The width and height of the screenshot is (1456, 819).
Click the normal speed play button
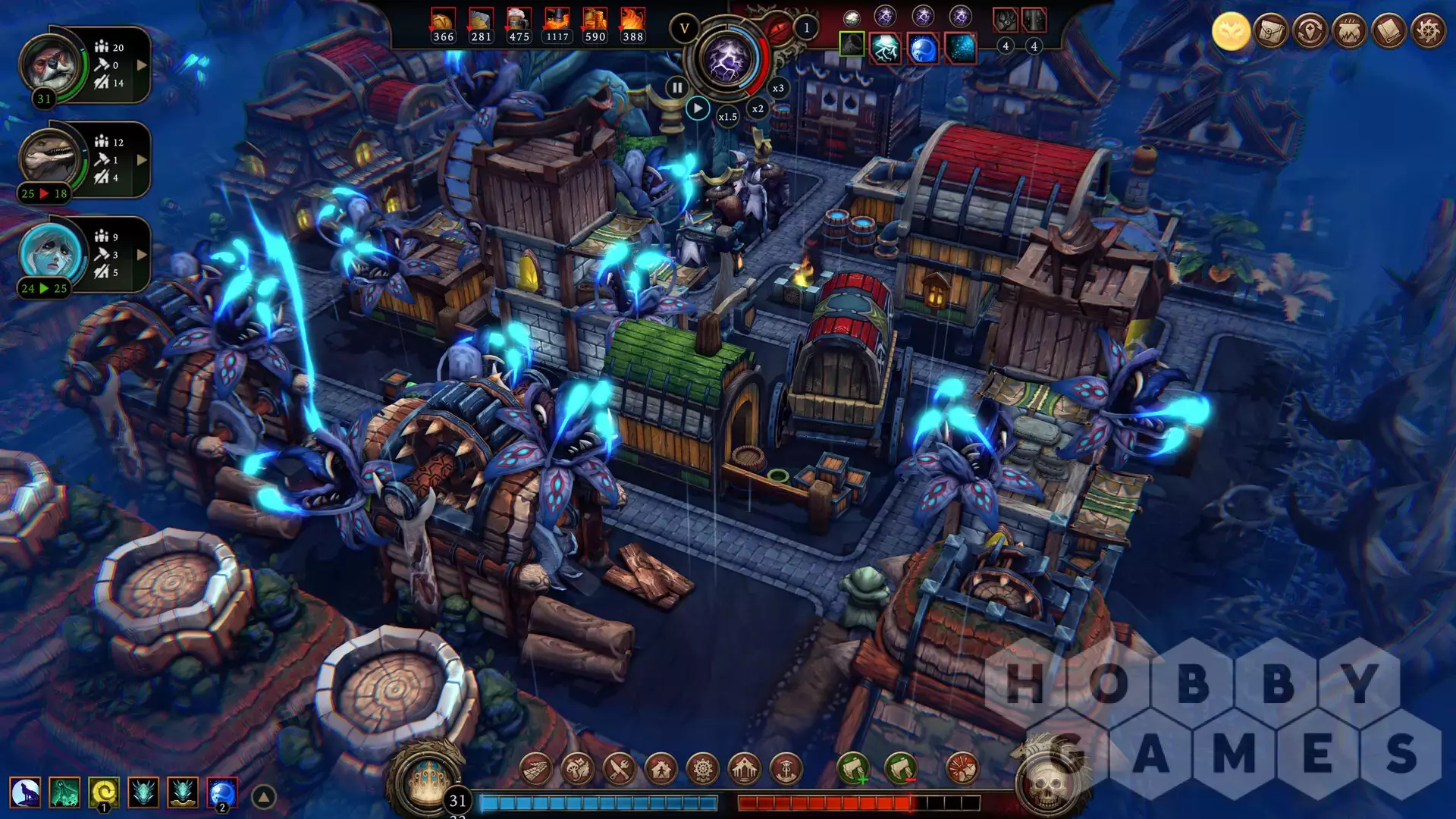[698, 108]
